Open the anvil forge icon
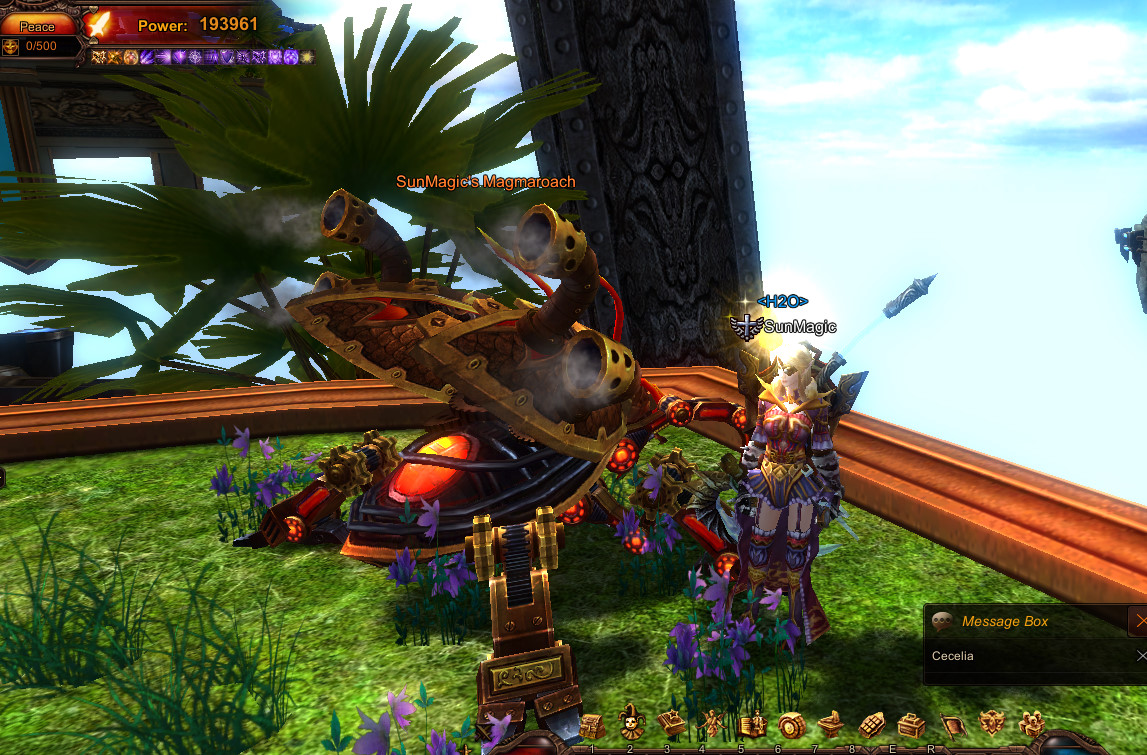 [829, 724]
